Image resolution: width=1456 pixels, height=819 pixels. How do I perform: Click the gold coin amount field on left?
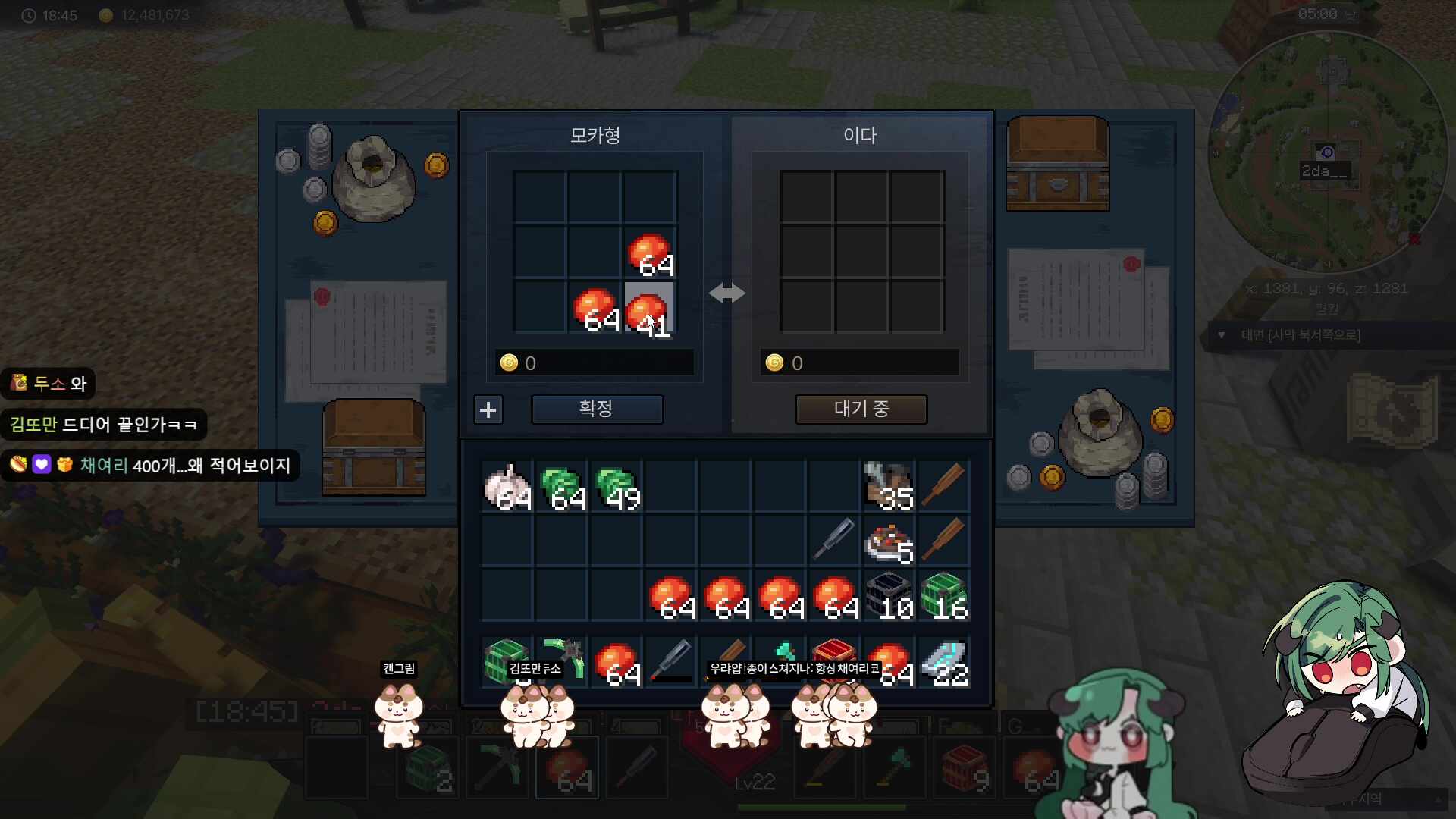click(594, 362)
